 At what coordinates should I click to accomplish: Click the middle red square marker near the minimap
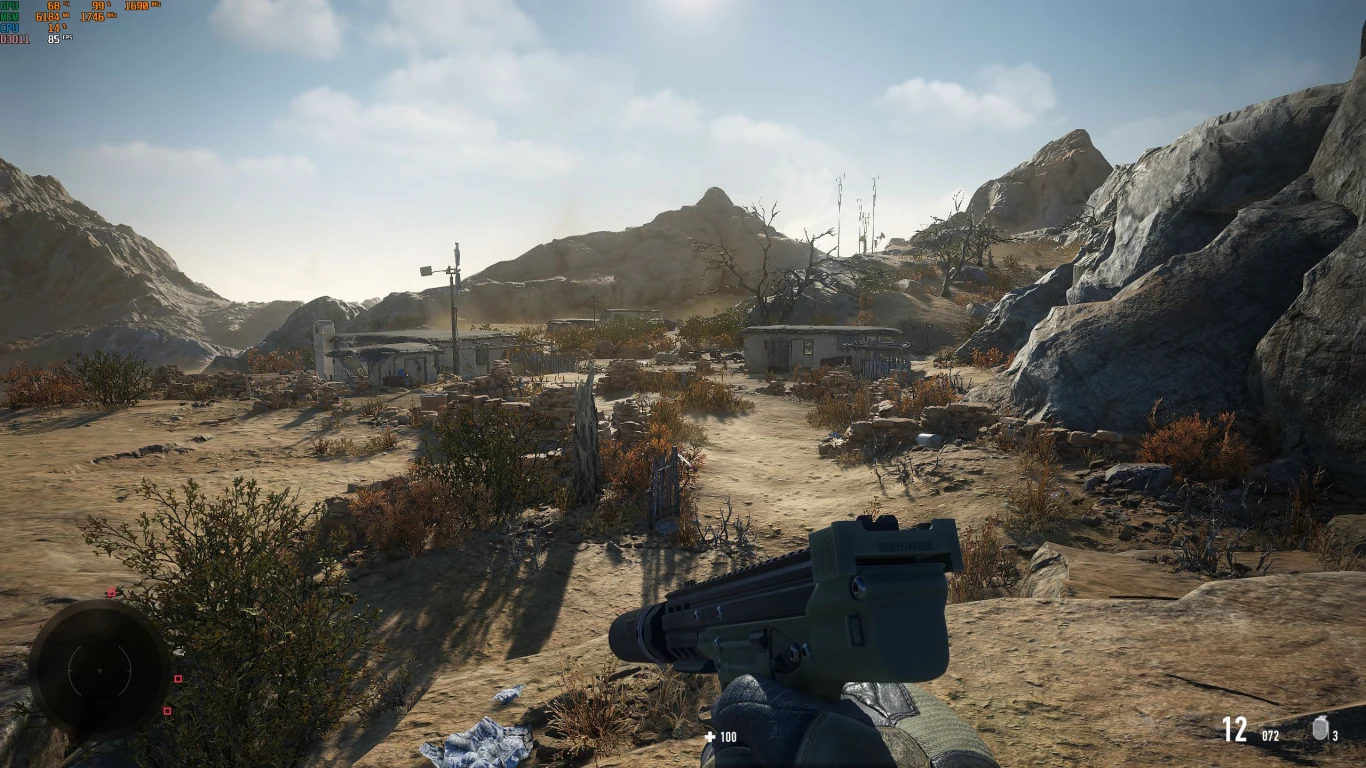pyautogui.click(x=178, y=679)
